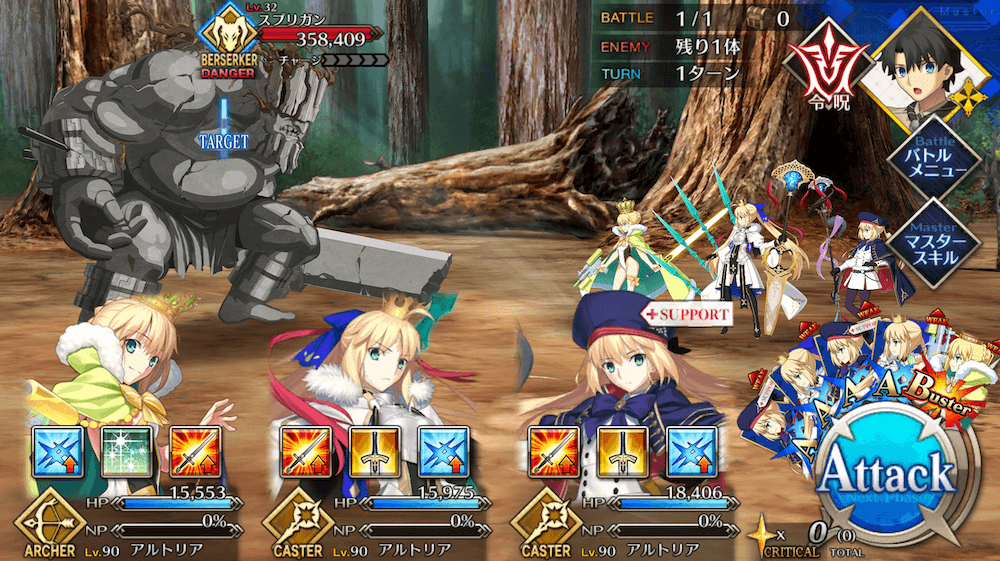Open the Battle Menu (バトルメニュー)
The width and height of the screenshot is (1000, 561).
(936, 162)
